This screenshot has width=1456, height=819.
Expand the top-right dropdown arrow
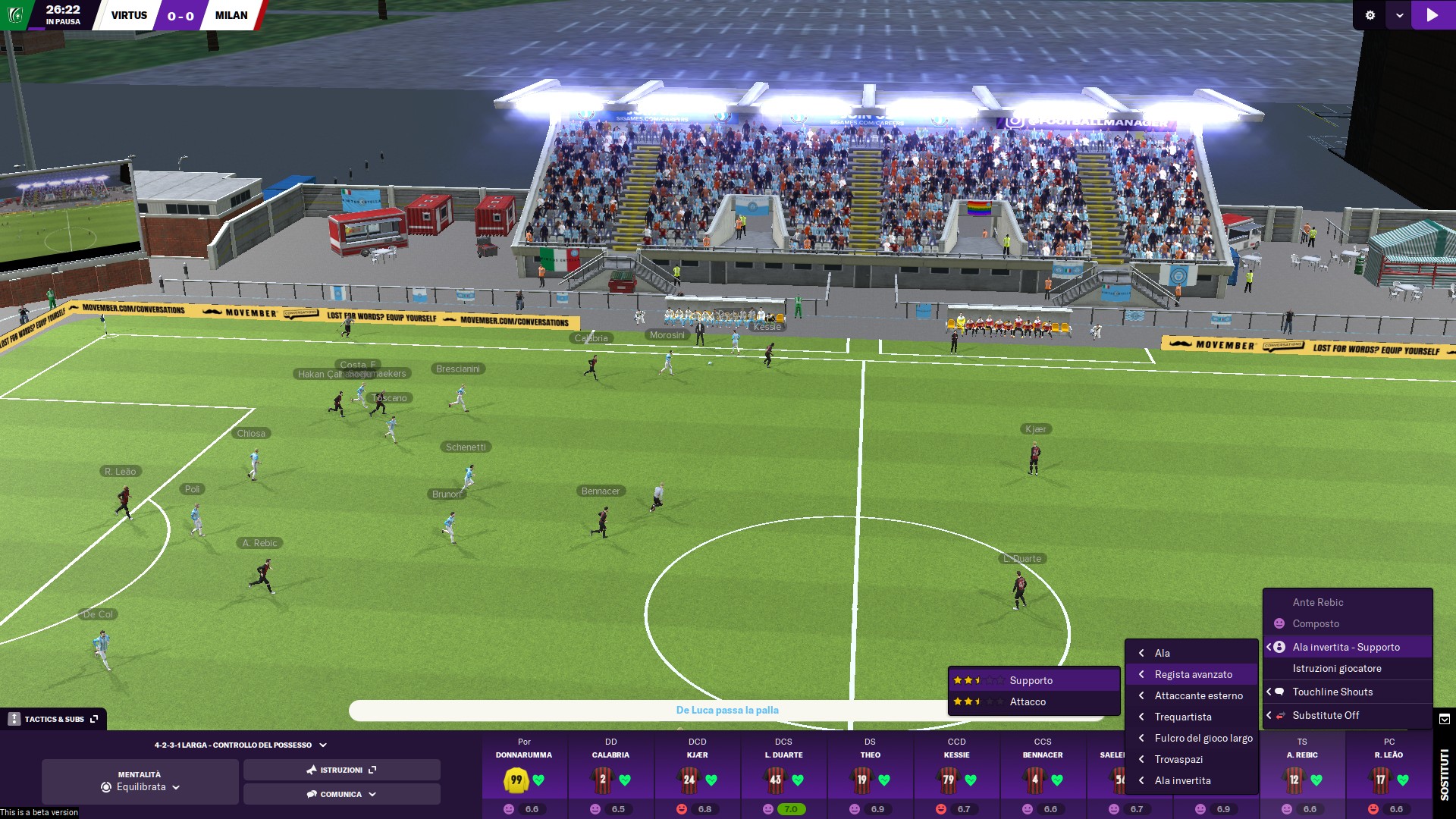(1399, 15)
